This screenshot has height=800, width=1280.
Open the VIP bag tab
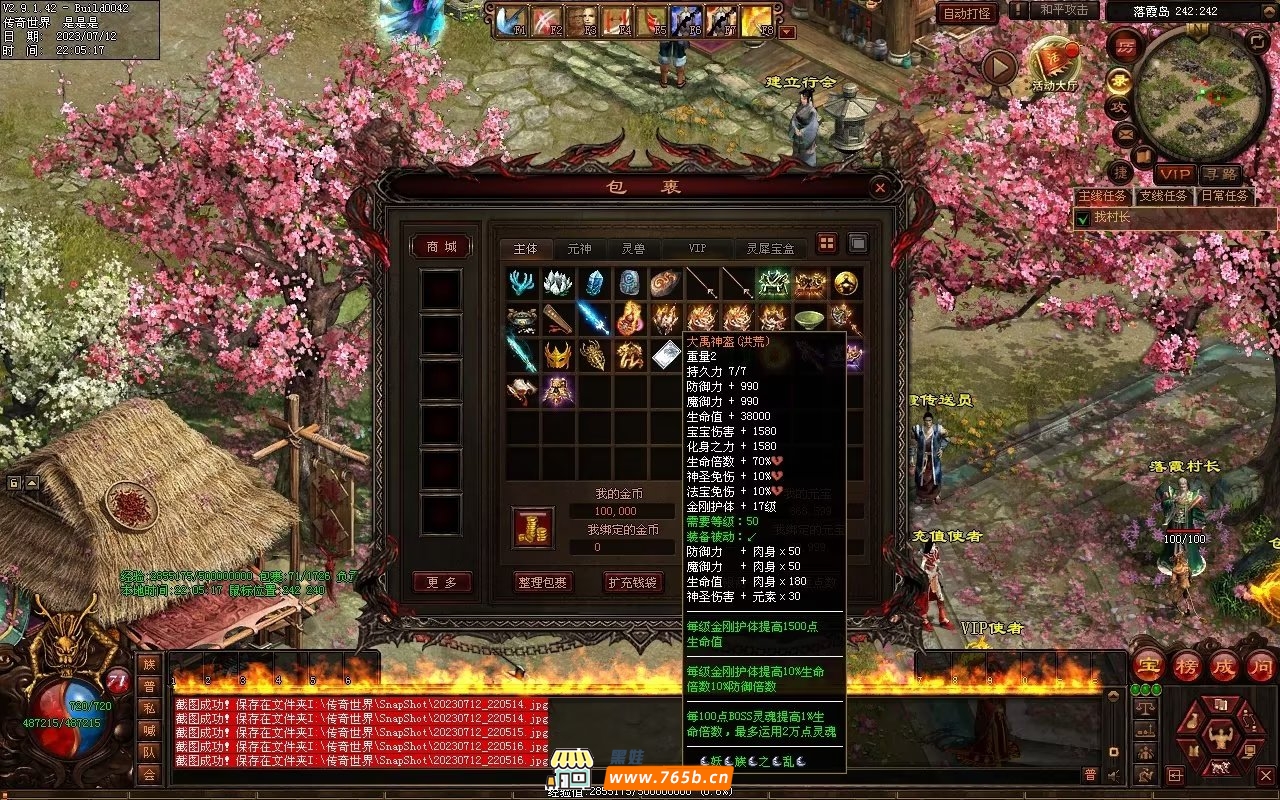[697, 248]
